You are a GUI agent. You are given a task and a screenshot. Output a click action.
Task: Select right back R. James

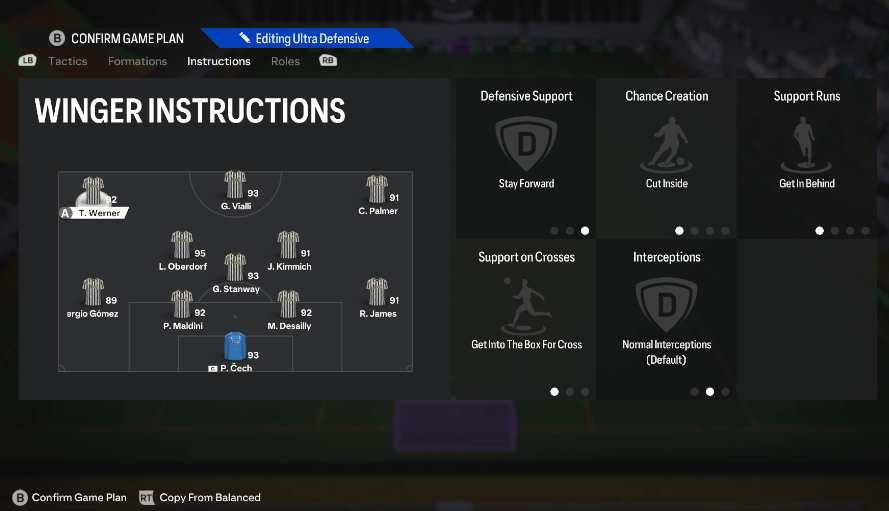click(377, 294)
